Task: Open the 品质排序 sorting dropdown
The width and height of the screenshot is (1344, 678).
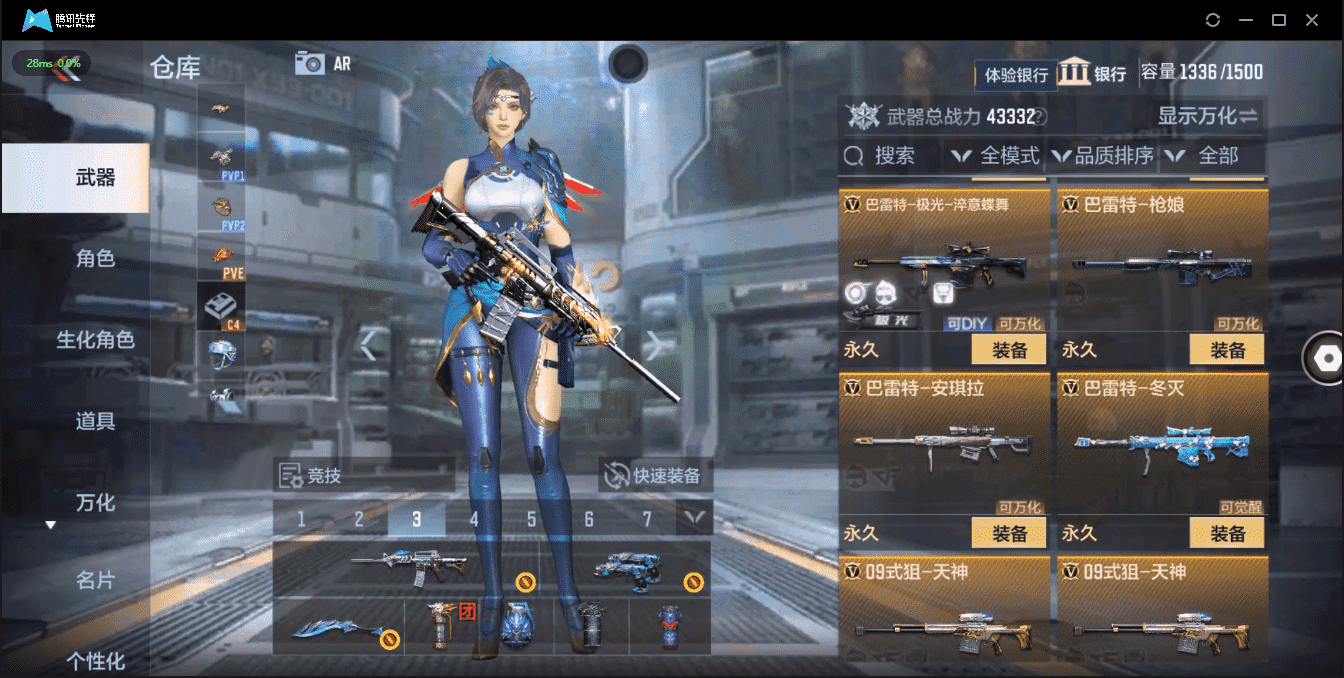Action: pyautogui.click(x=1104, y=156)
